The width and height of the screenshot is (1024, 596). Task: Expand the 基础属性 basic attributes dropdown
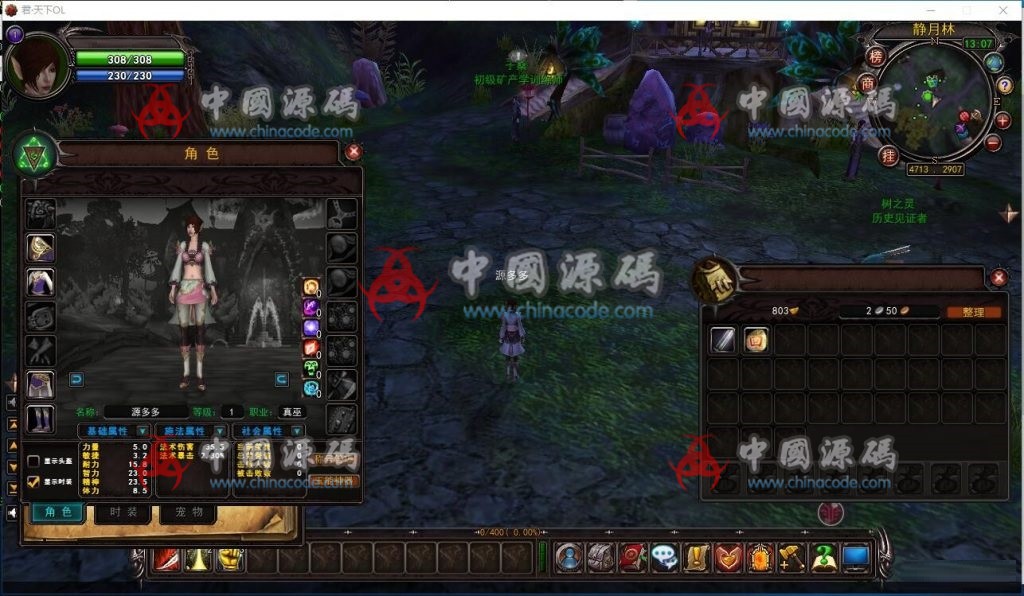[x=143, y=431]
